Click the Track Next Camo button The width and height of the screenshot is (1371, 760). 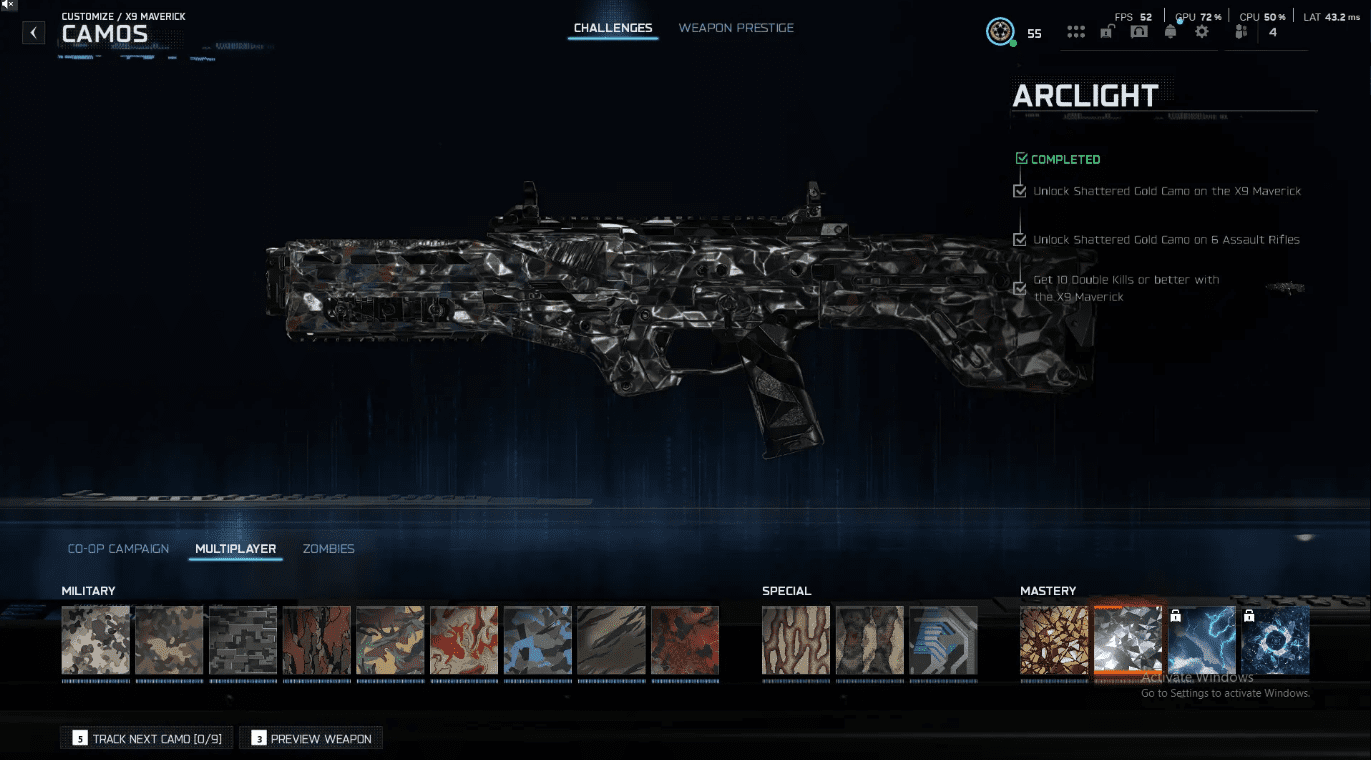click(x=147, y=739)
